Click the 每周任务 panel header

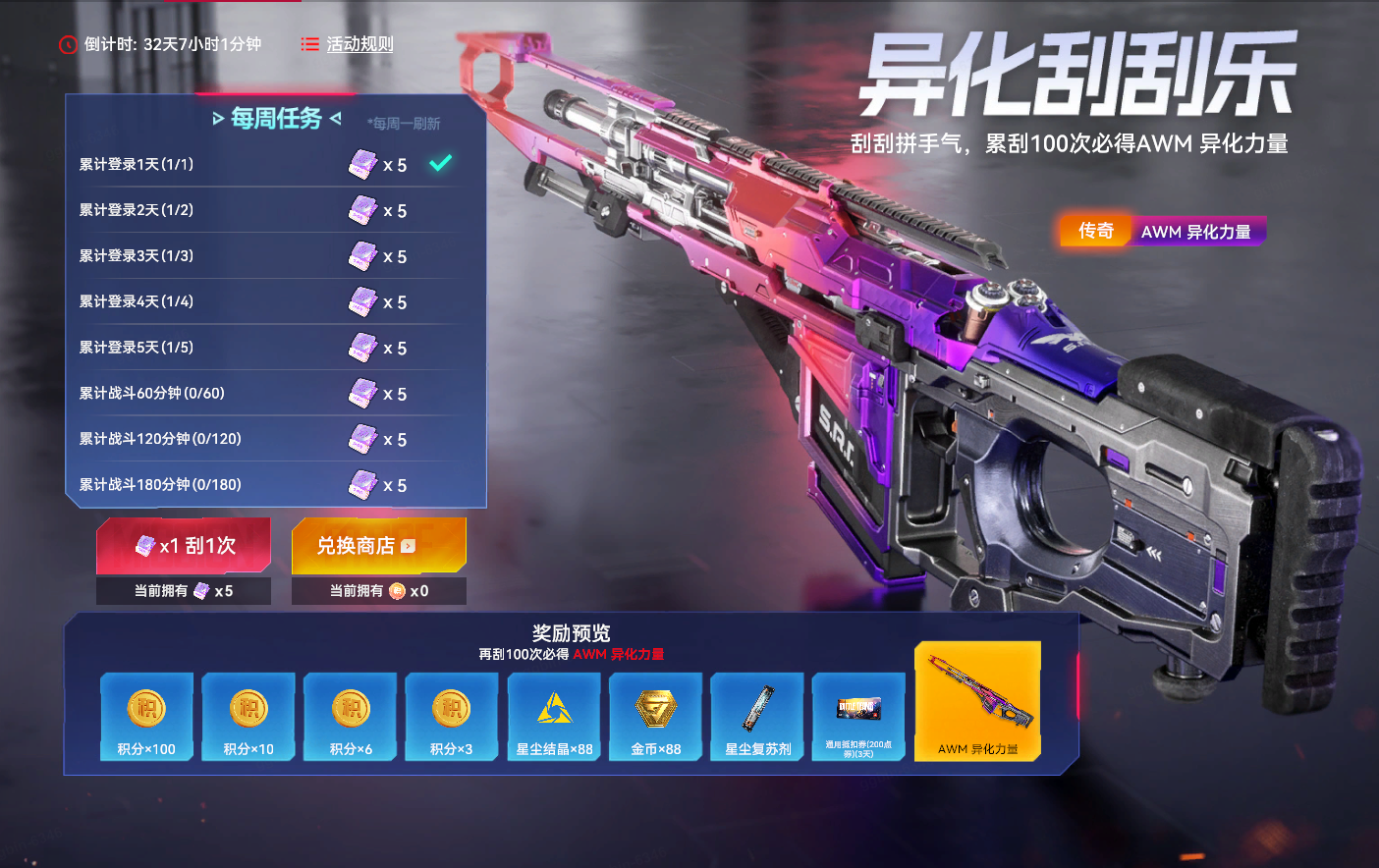(x=277, y=119)
